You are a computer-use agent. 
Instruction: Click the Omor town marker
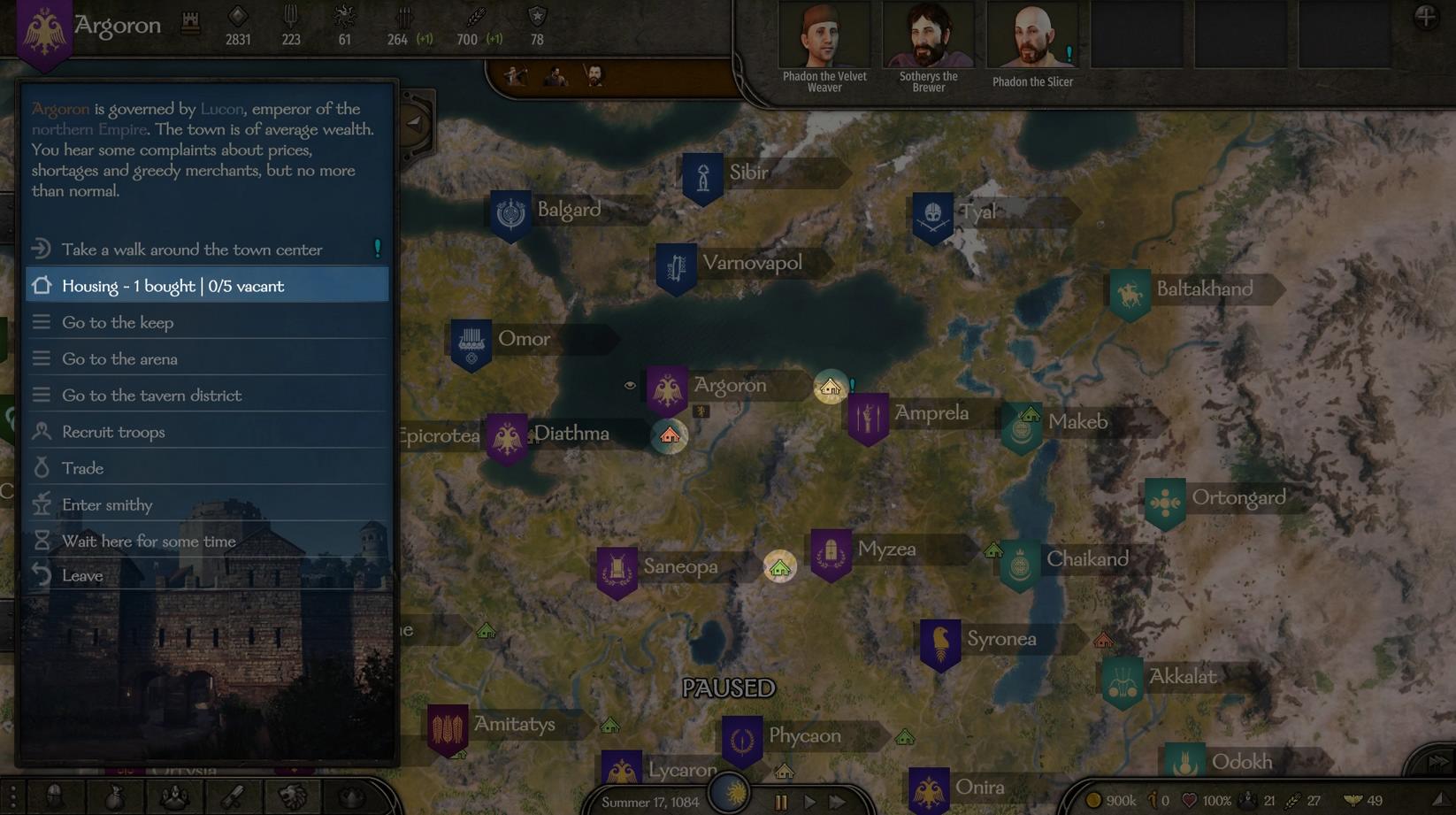tap(471, 342)
